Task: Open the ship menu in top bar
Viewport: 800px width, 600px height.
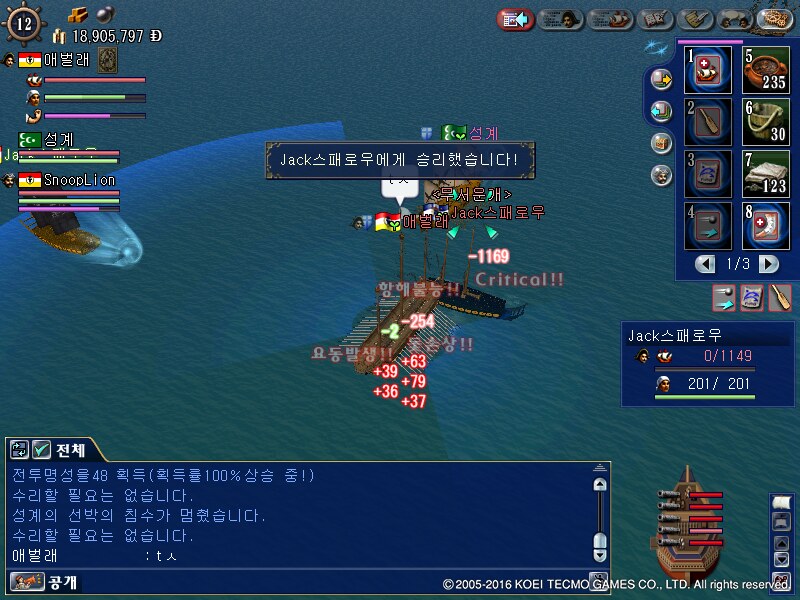Action: pyautogui.click(x=610, y=19)
